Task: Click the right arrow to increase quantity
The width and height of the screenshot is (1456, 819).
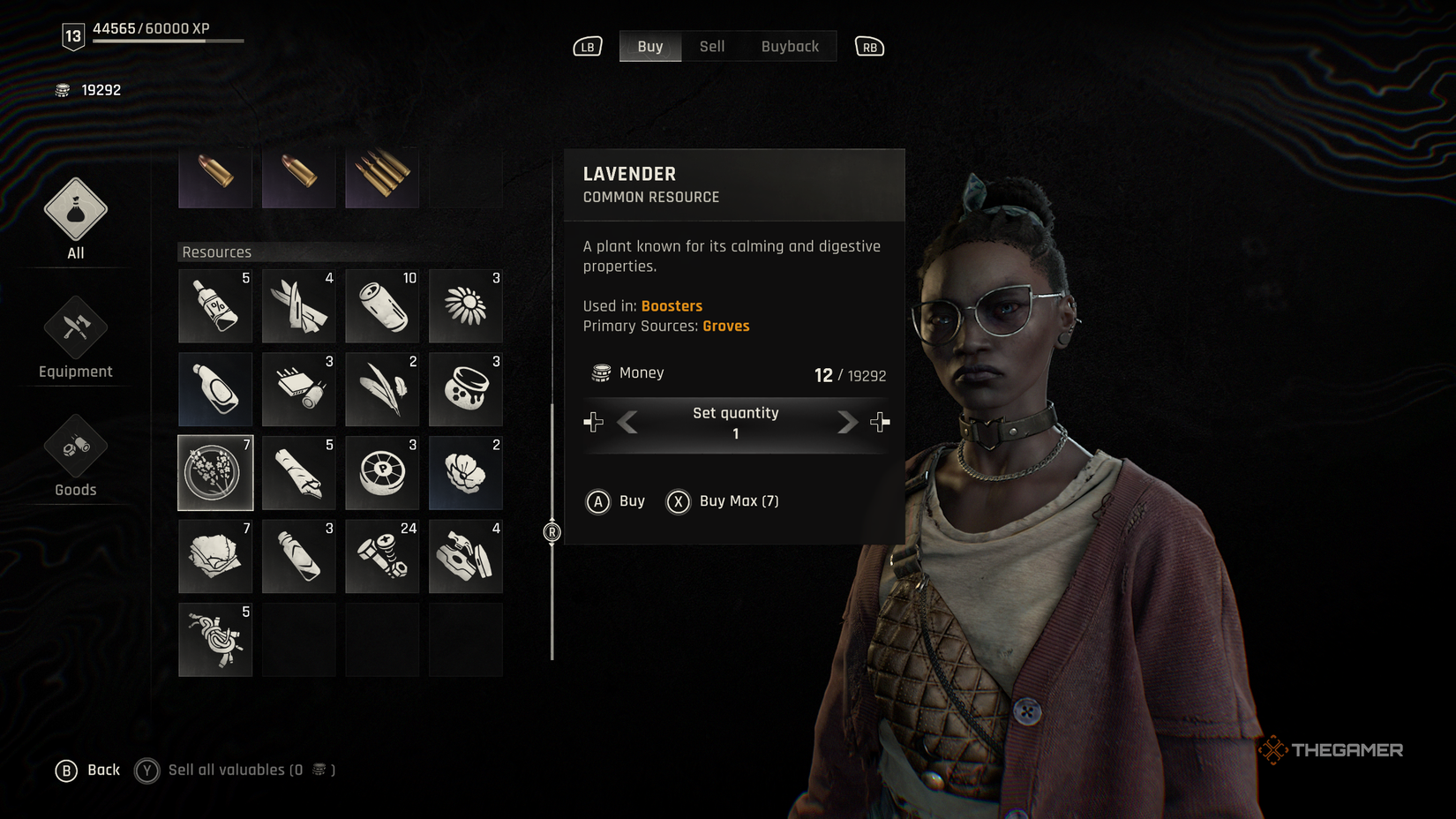Action: 846,422
